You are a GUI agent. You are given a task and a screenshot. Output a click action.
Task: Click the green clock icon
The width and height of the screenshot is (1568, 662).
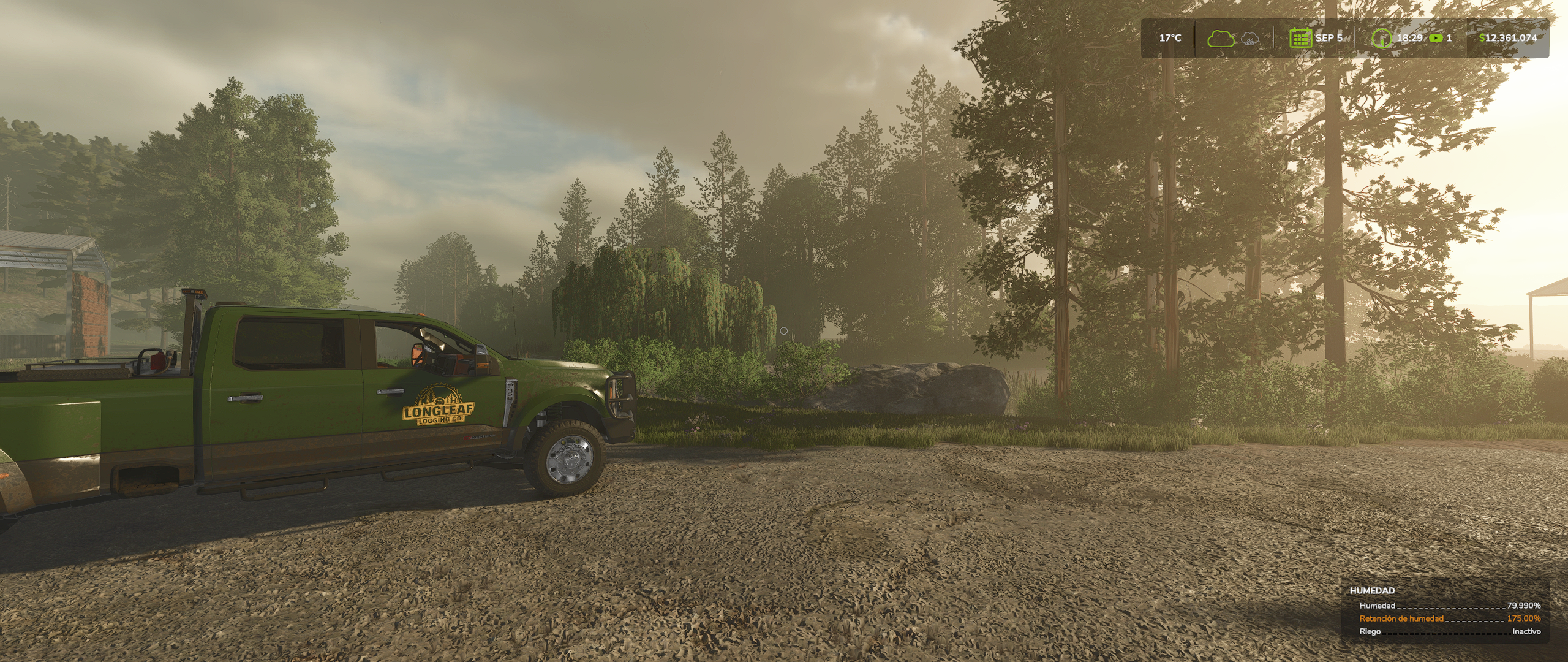(x=1381, y=39)
